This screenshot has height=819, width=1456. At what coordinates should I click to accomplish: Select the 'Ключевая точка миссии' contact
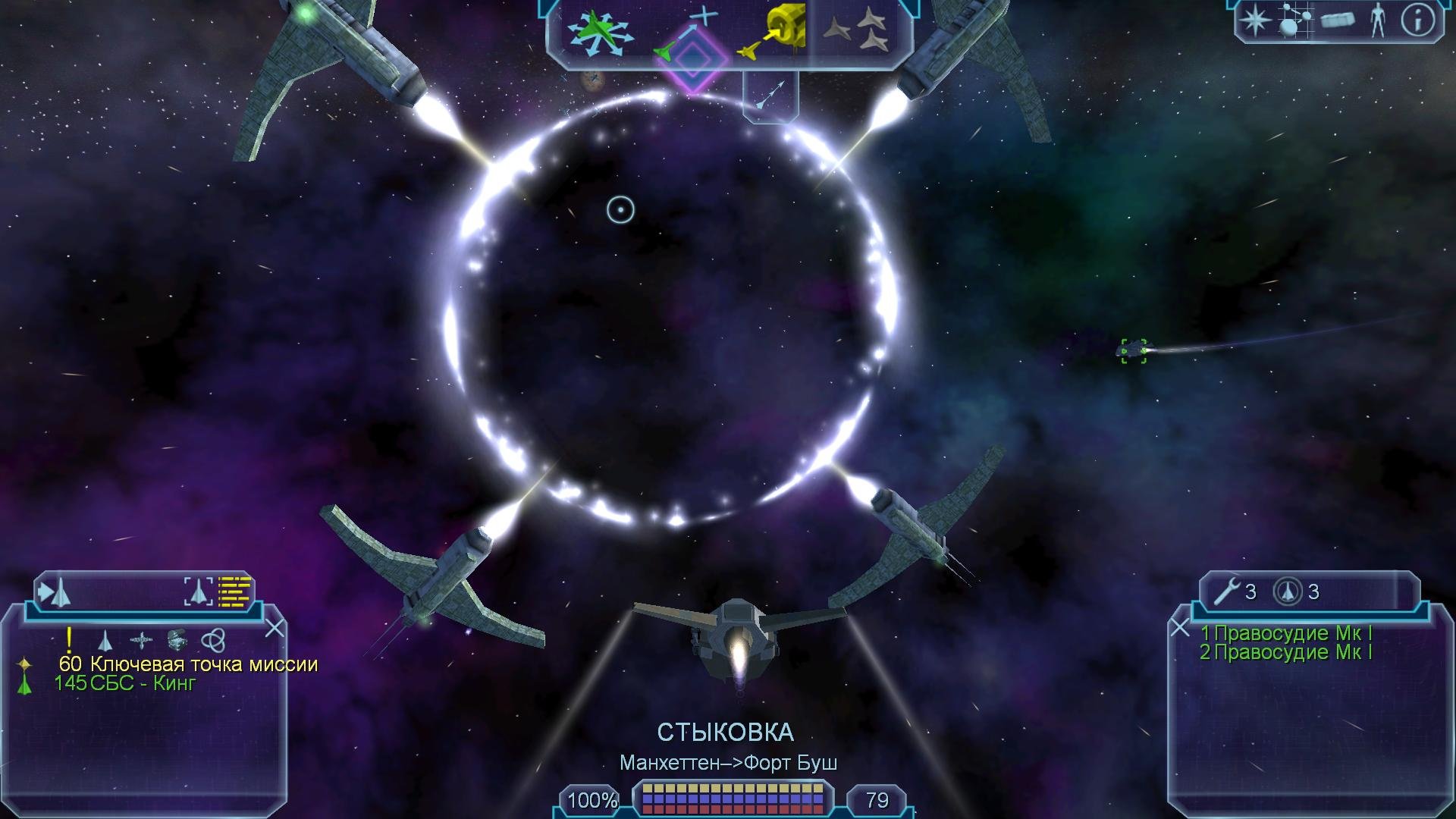203,664
